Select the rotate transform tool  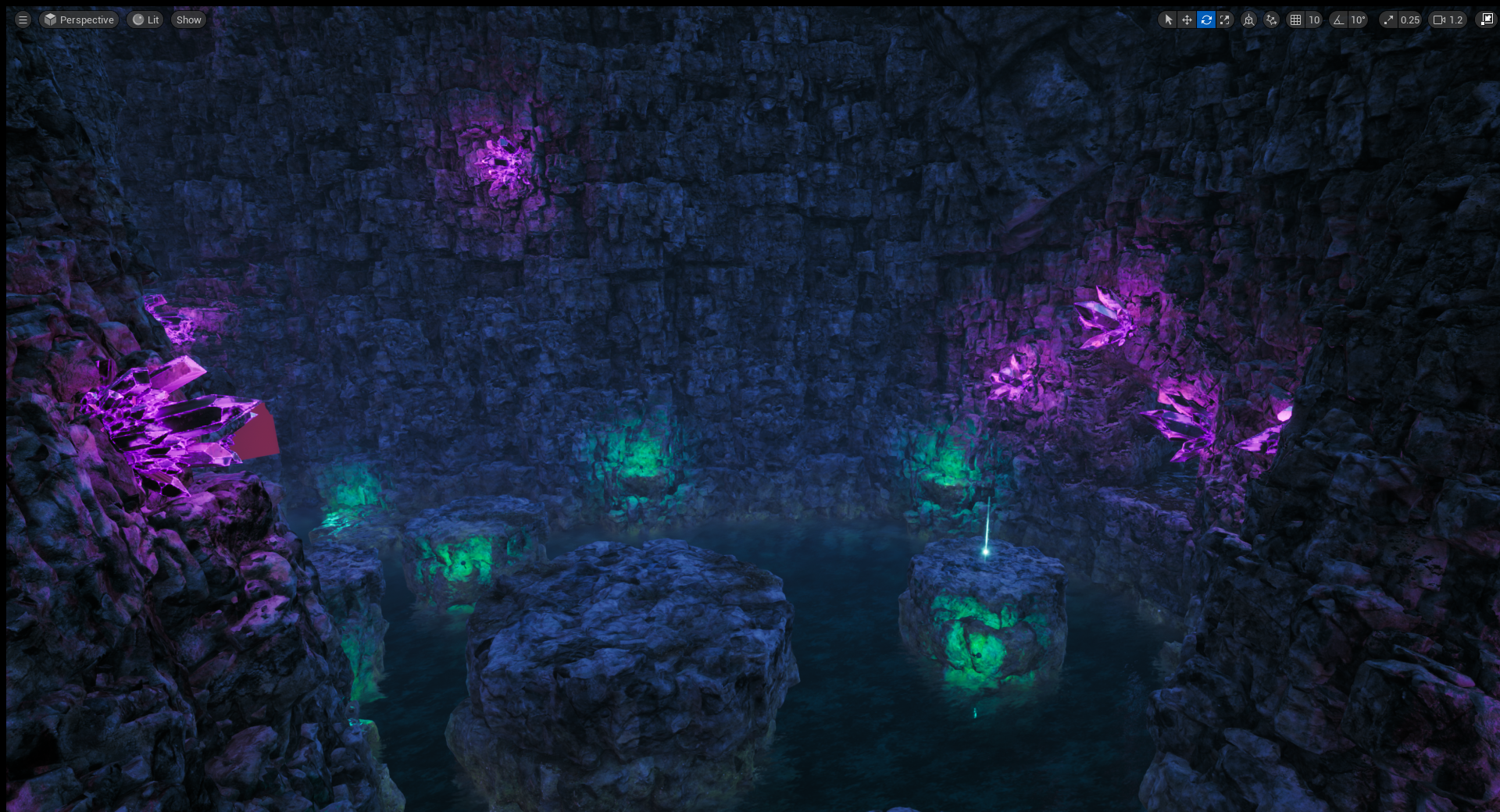coord(1206,20)
